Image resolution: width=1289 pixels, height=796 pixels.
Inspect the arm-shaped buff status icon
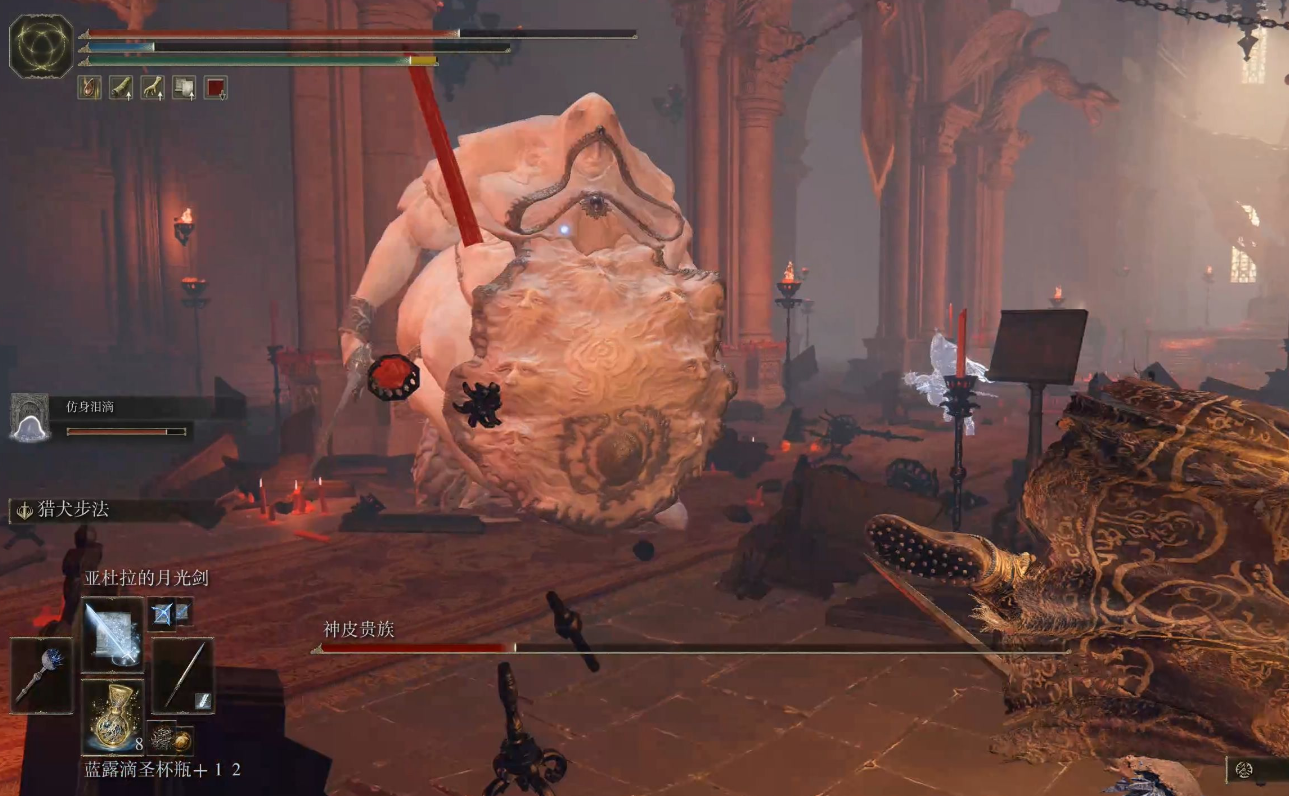click(121, 88)
